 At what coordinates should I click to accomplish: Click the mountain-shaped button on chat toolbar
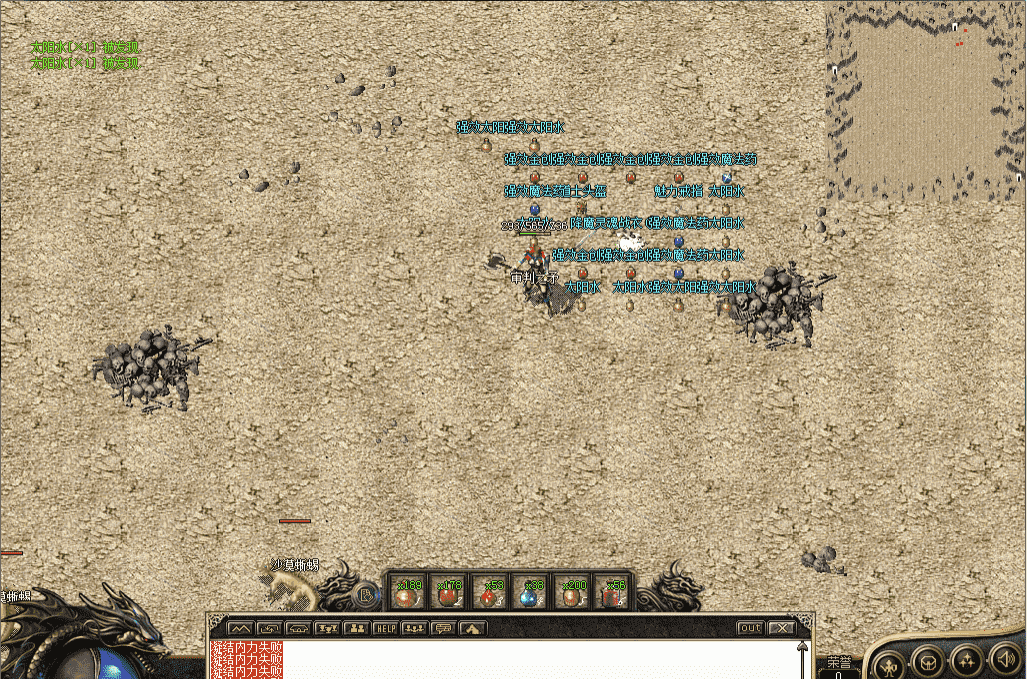tap(240, 628)
